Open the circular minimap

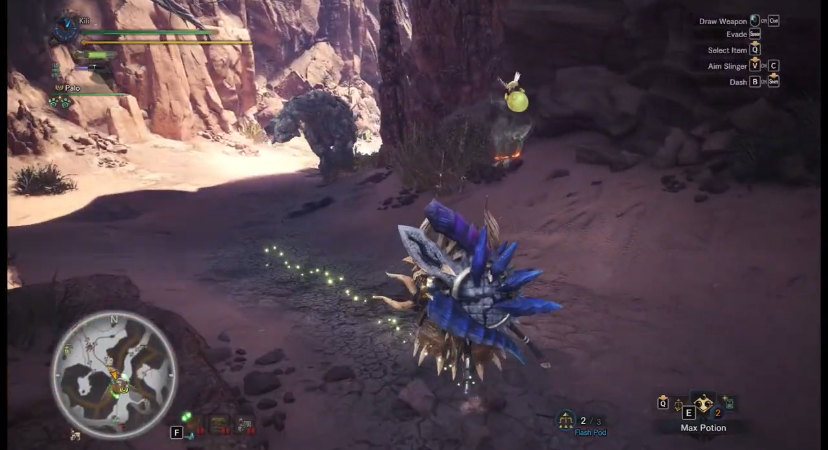(x=114, y=372)
